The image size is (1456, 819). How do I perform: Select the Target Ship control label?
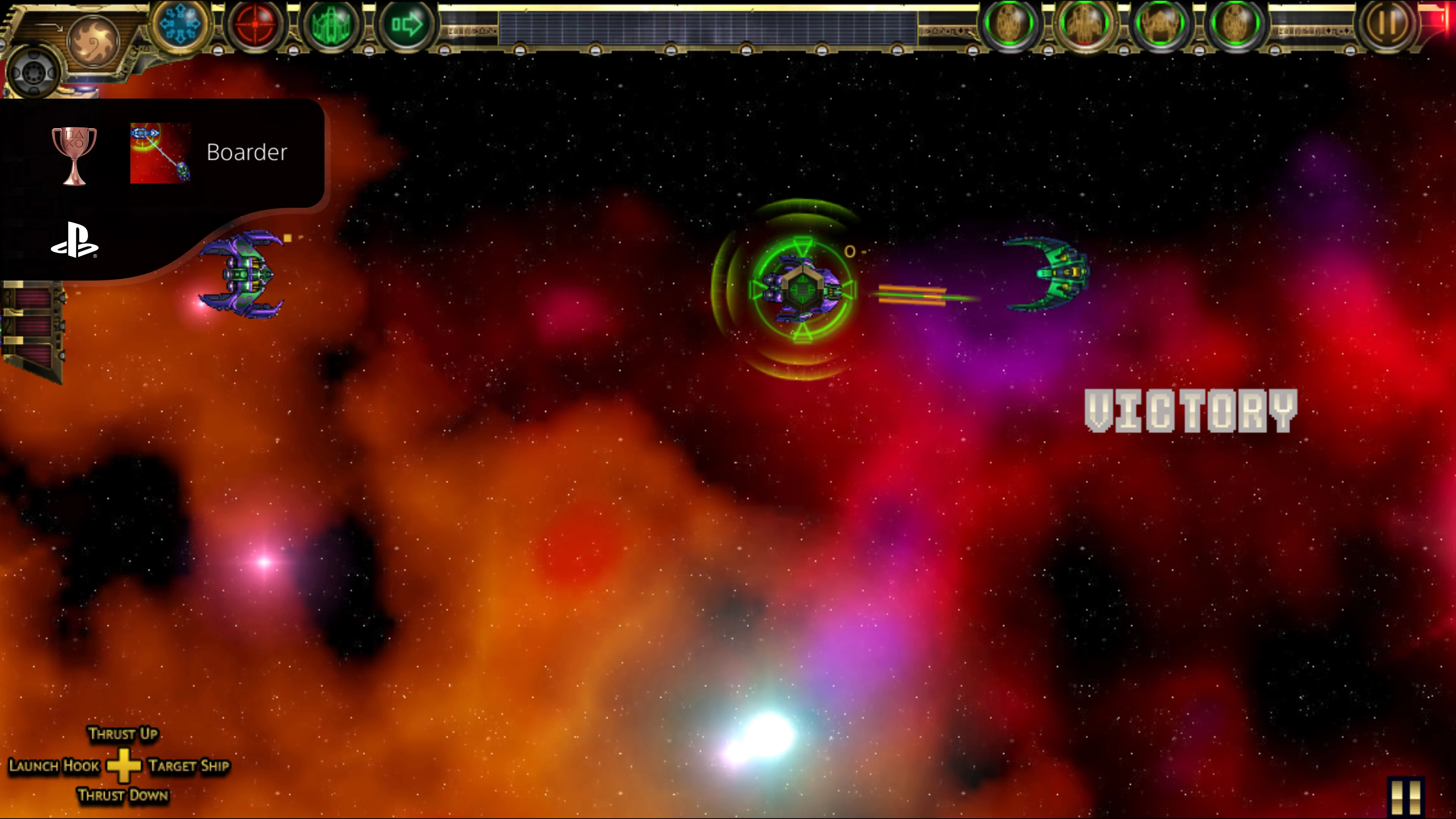(x=189, y=766)
